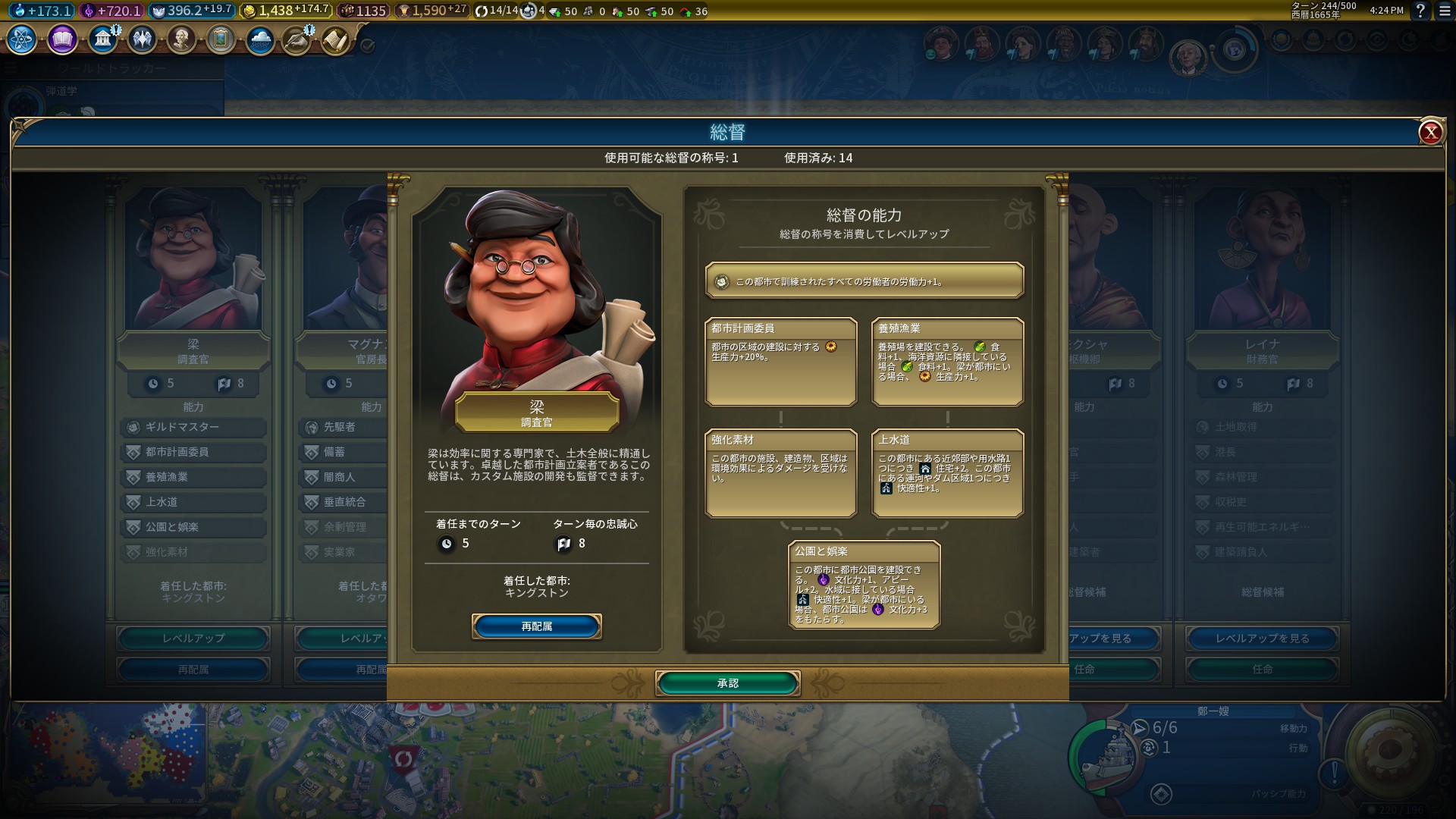Open the game menu hamburger icon
The image size is (1456, 819).
click(x=1445, y=11)
